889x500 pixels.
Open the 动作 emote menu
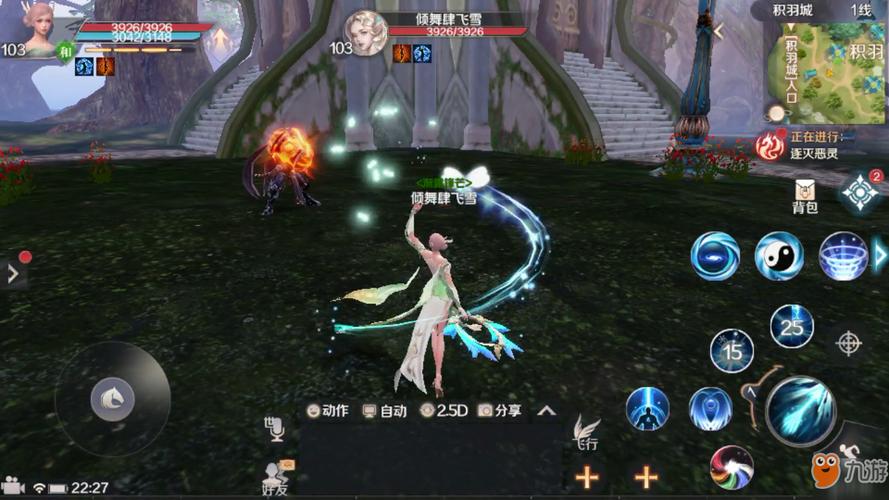coord(328,410)
